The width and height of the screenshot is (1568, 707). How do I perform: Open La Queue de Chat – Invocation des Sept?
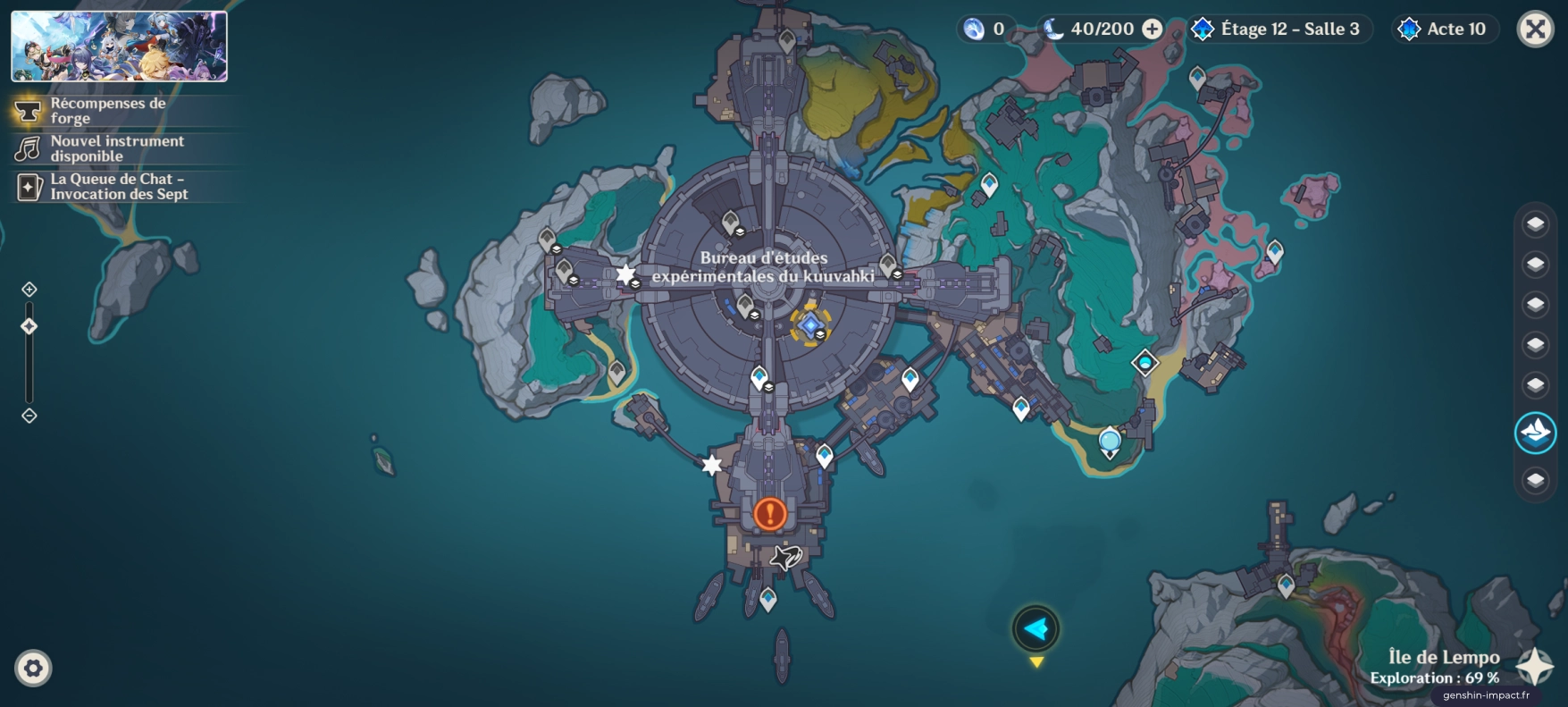[x=118, y=187]
